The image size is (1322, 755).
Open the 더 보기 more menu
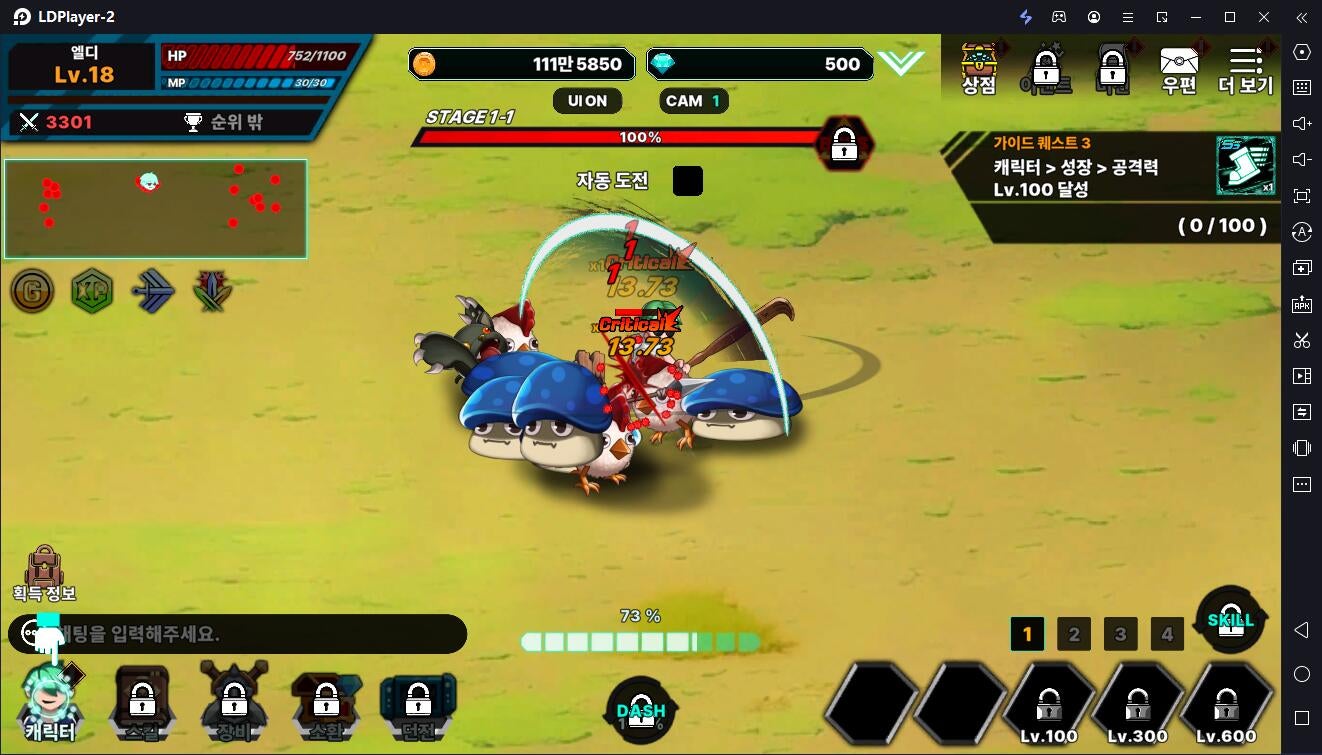(x=1245, y=68)
